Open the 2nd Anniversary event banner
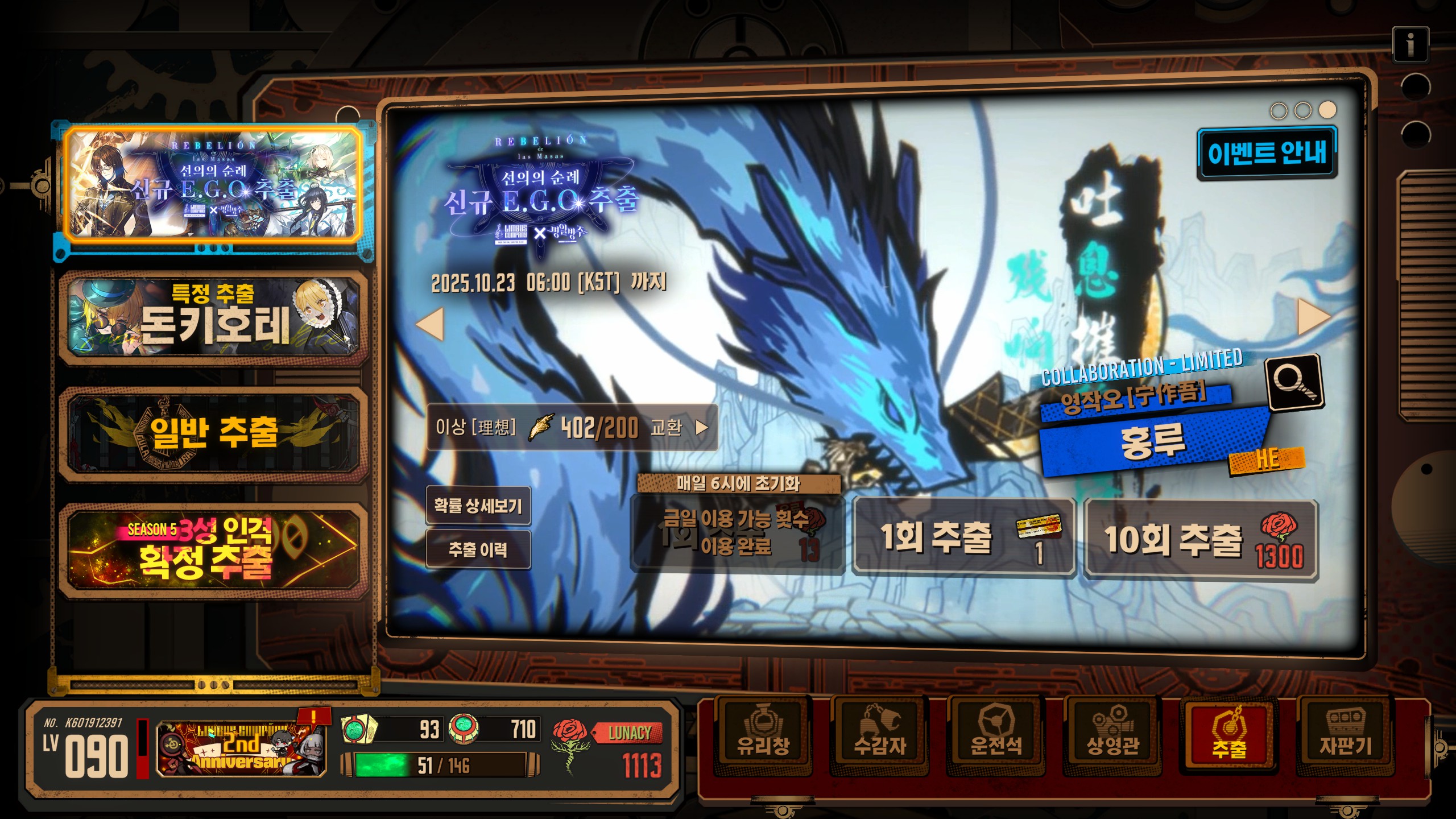Screen dimensions: 1456x819 point(241,747)
